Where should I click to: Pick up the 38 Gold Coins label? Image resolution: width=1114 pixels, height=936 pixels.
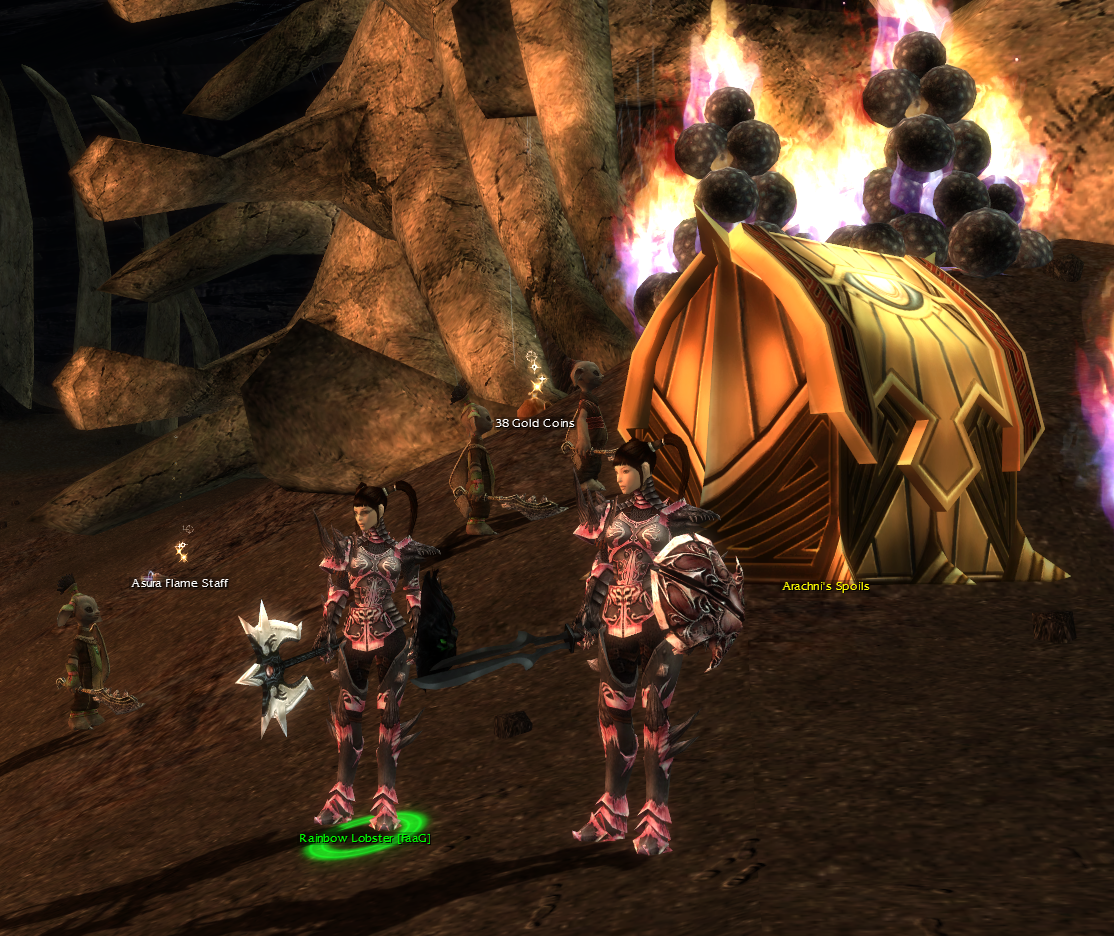(534, 423)
